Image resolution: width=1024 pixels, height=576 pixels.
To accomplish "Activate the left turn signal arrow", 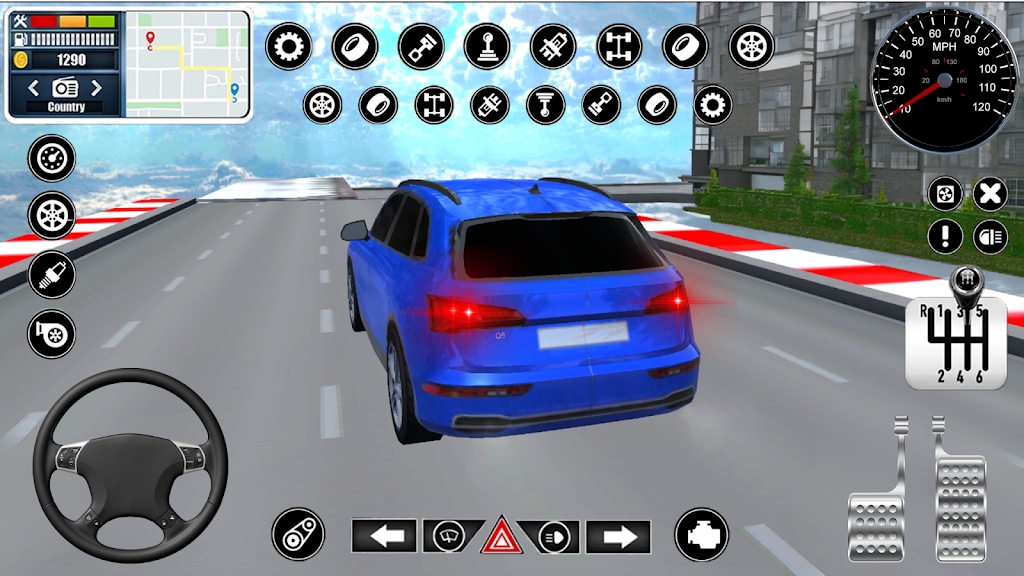I will pyautogui.click(x=384, y=537).
